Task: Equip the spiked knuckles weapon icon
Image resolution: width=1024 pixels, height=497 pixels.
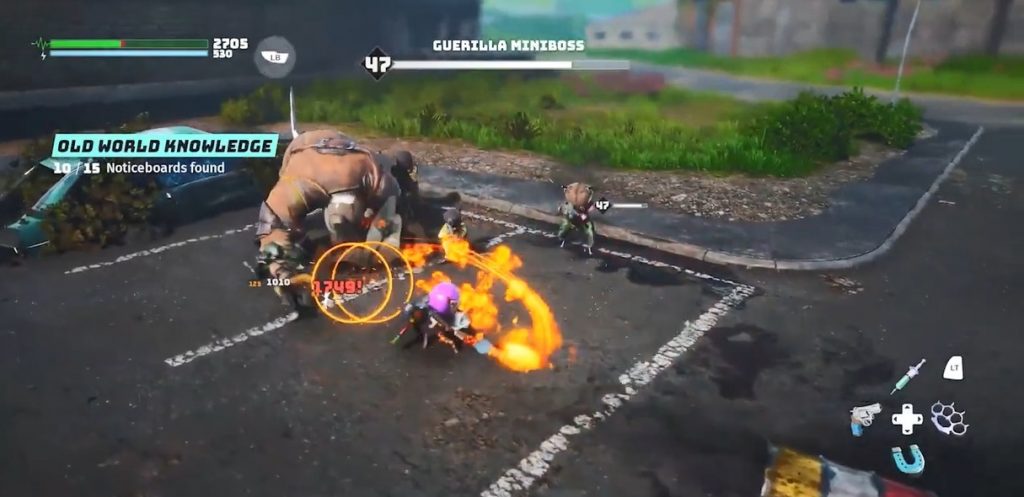Action: [949, 418]
